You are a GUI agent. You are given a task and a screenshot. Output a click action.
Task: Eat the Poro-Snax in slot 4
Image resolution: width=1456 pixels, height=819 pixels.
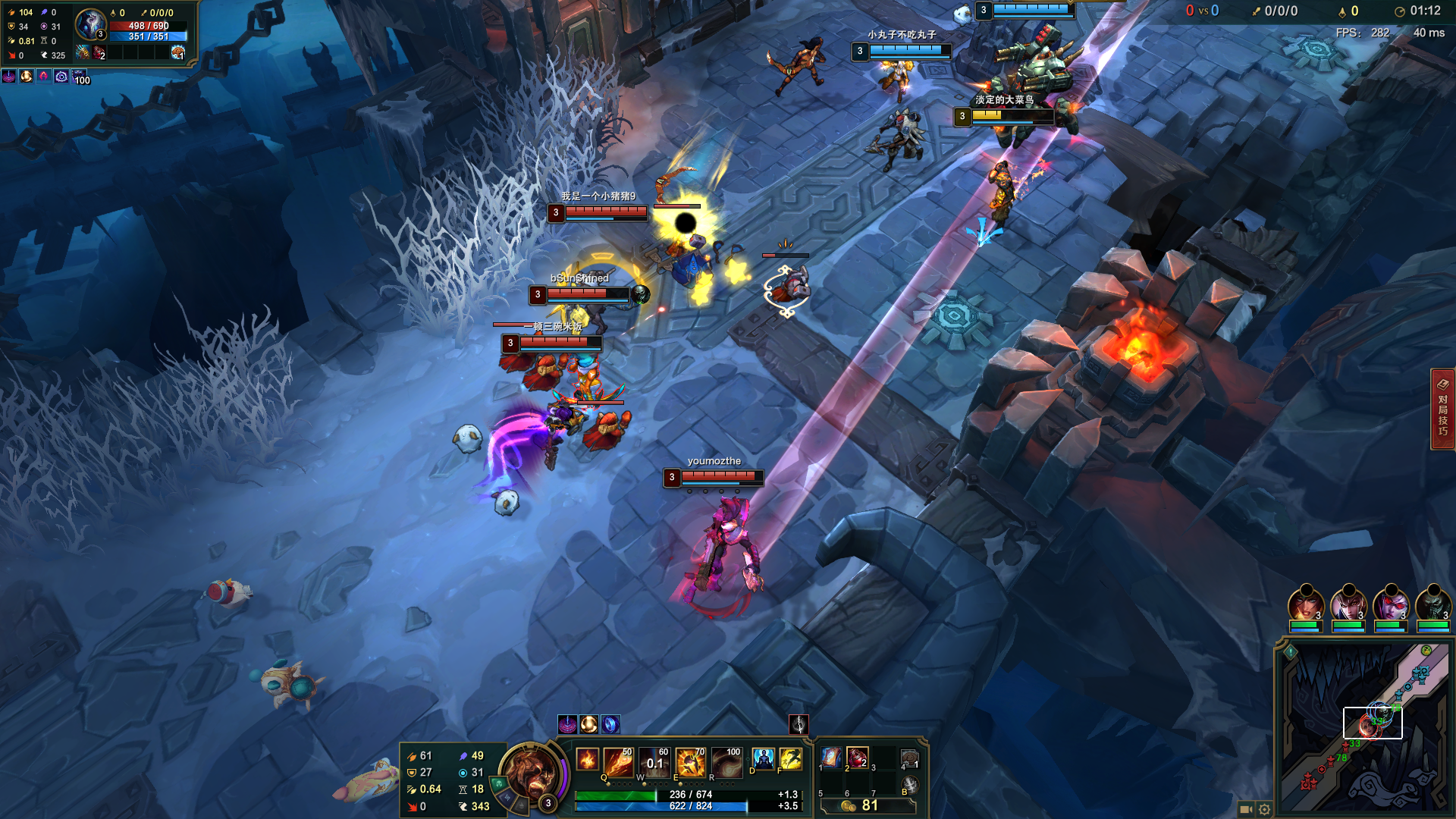pos(909,758)
